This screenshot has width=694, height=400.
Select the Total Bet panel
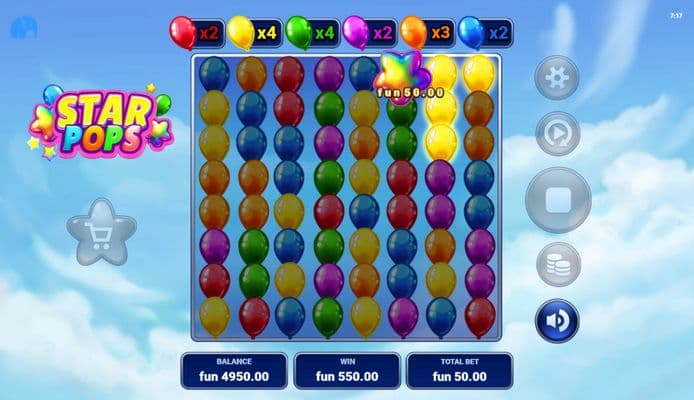(459, 370)
